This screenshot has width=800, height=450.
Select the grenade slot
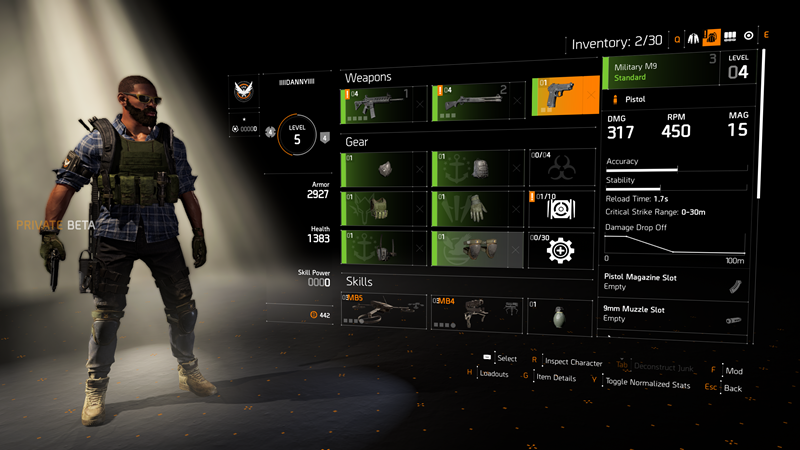click(564, 312)
